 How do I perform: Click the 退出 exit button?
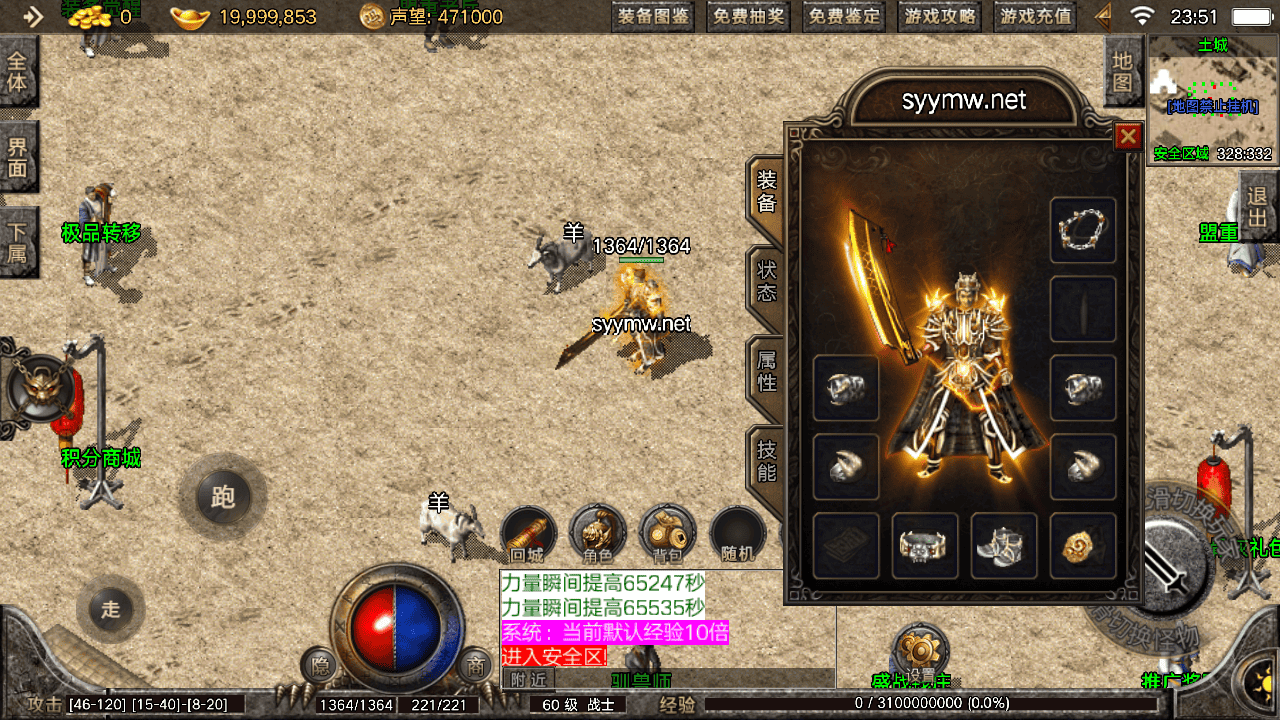point(1258,207)
